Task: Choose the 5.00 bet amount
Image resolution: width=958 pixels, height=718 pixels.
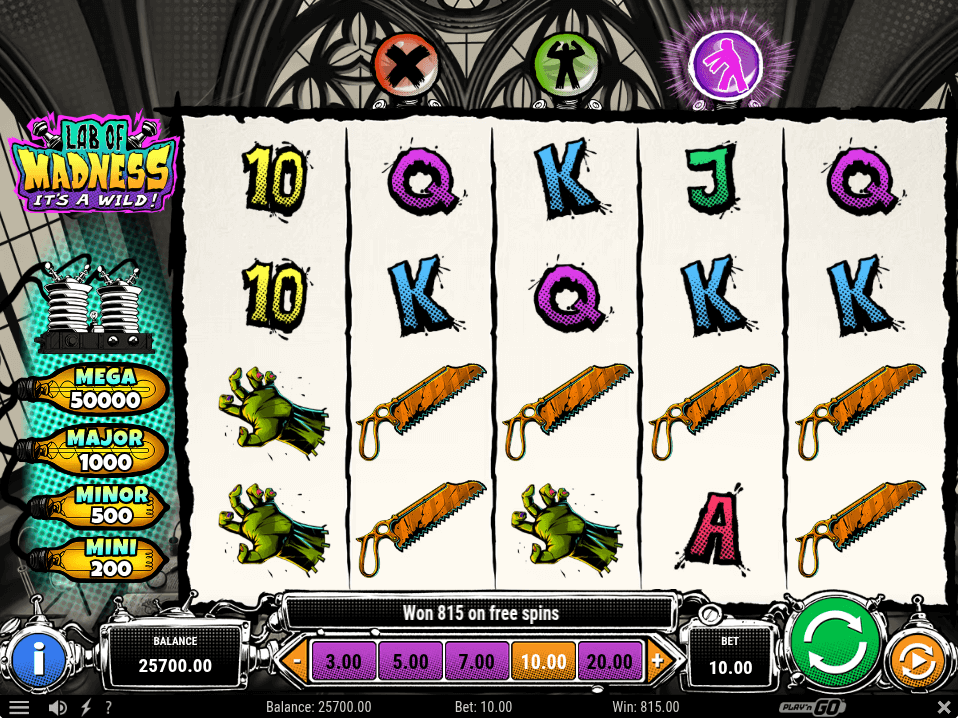Action: (x=410, y=661)
